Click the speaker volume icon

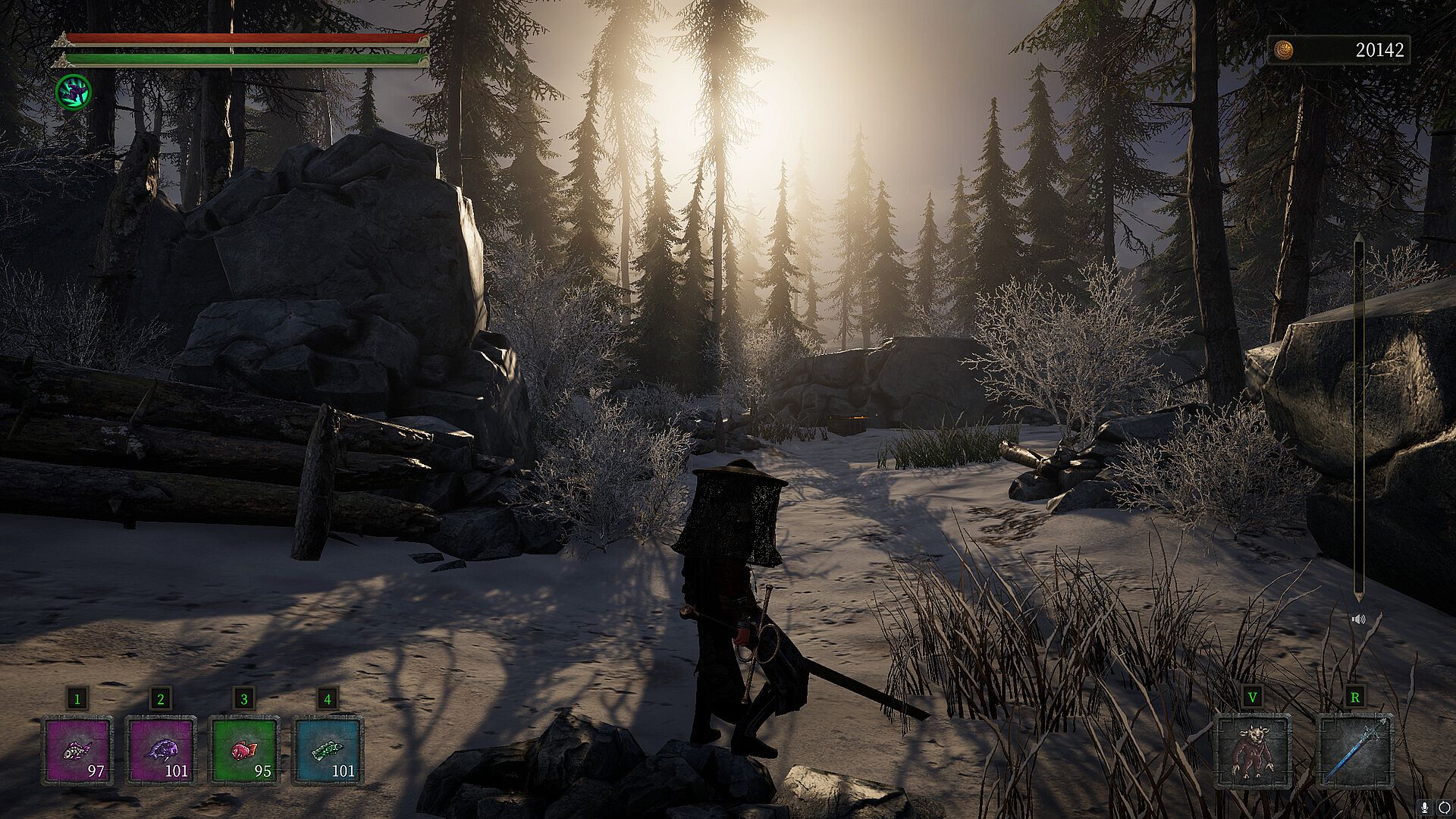pyautogui.click(x=1358, y=620)
